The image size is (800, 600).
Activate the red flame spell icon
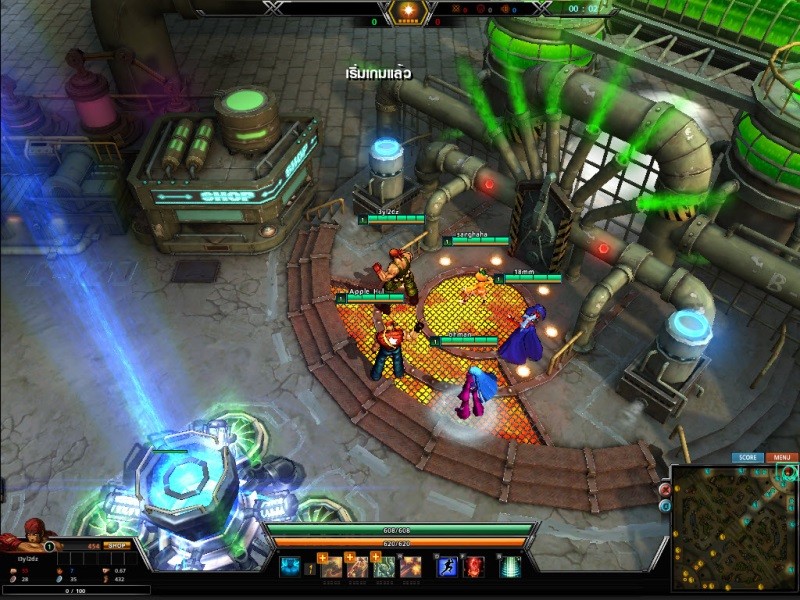point(473,567)
